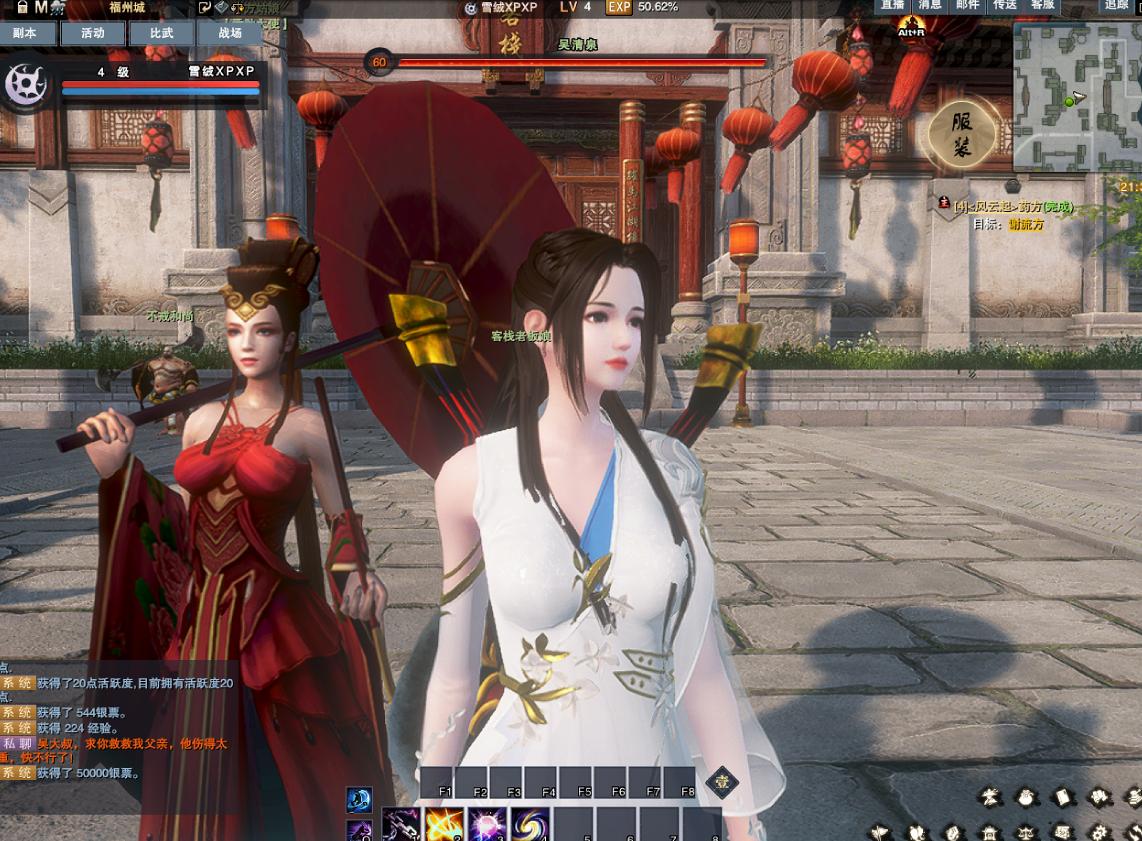Open the gear settings icon

click(1098, 832)
